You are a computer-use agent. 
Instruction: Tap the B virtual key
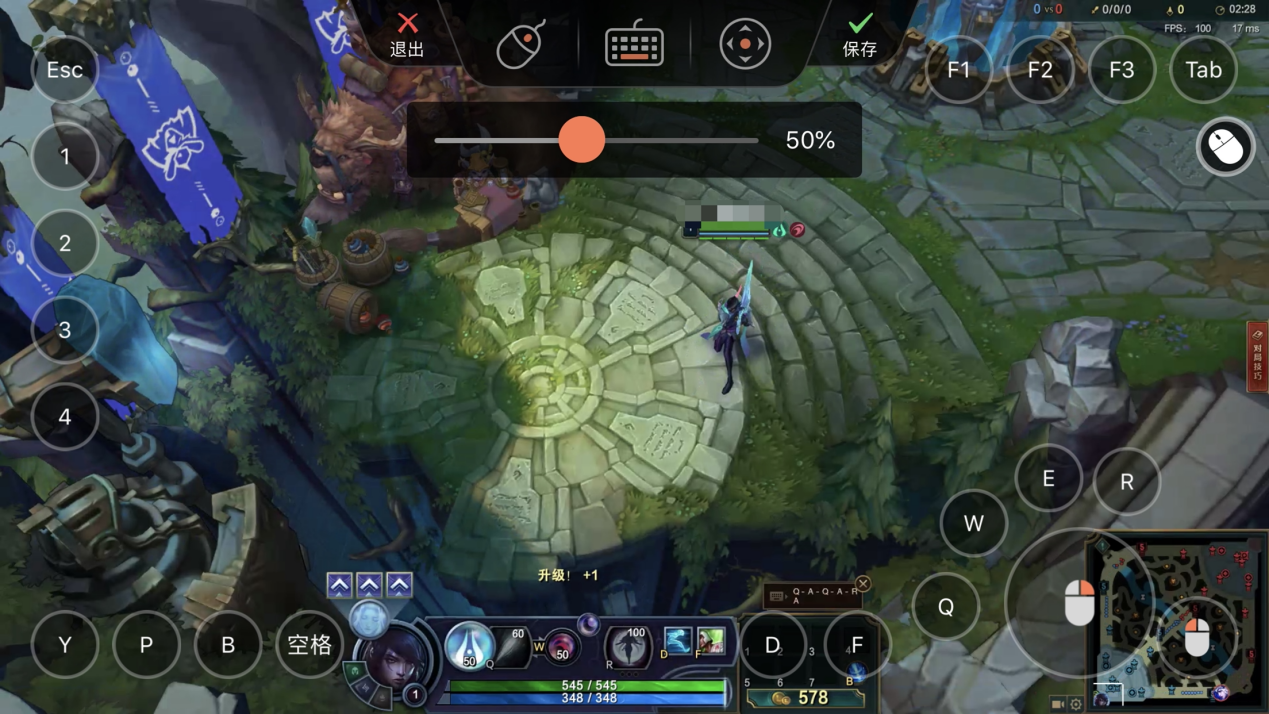click(228, 645)
